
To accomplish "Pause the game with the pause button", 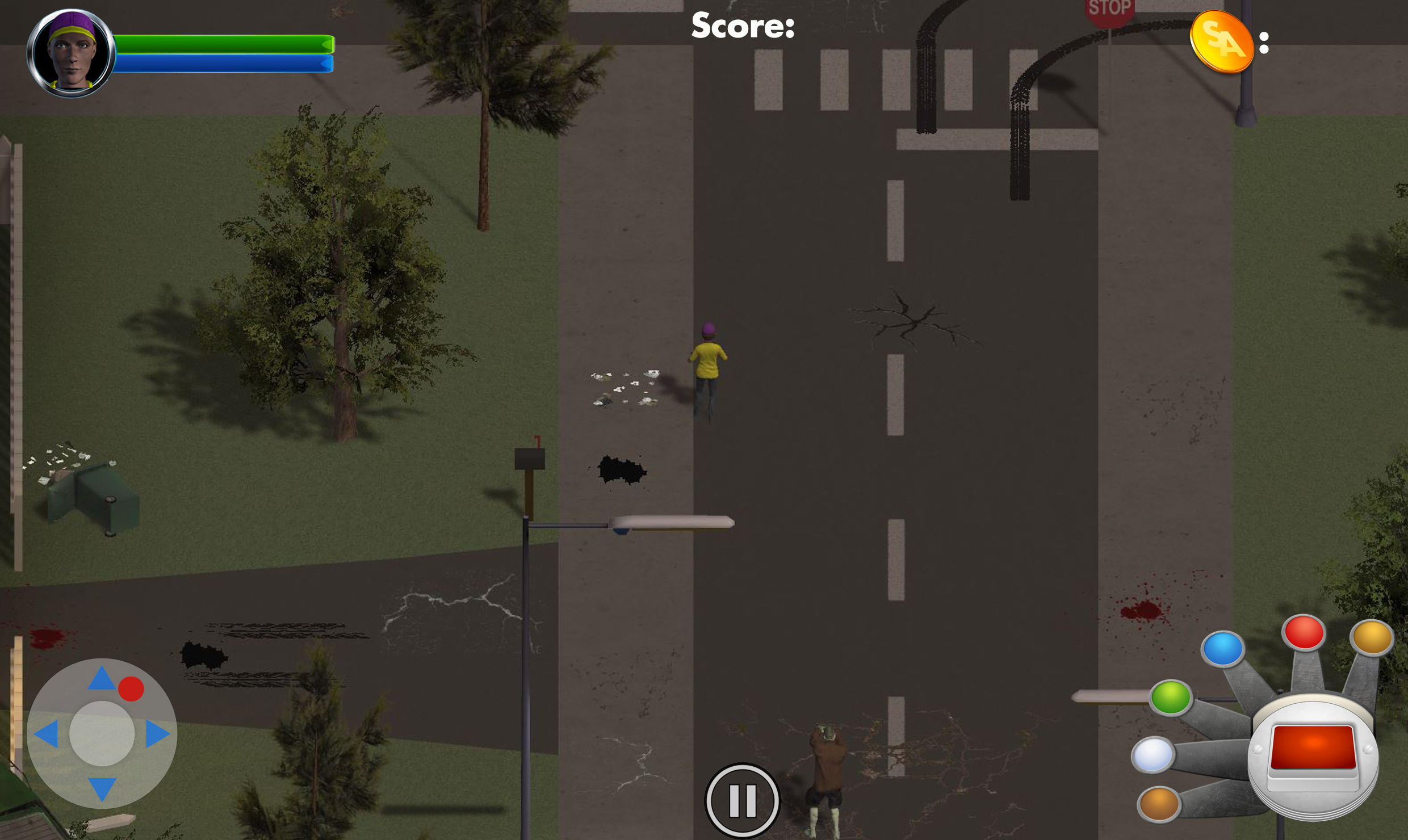I will [x=742, y=800].
